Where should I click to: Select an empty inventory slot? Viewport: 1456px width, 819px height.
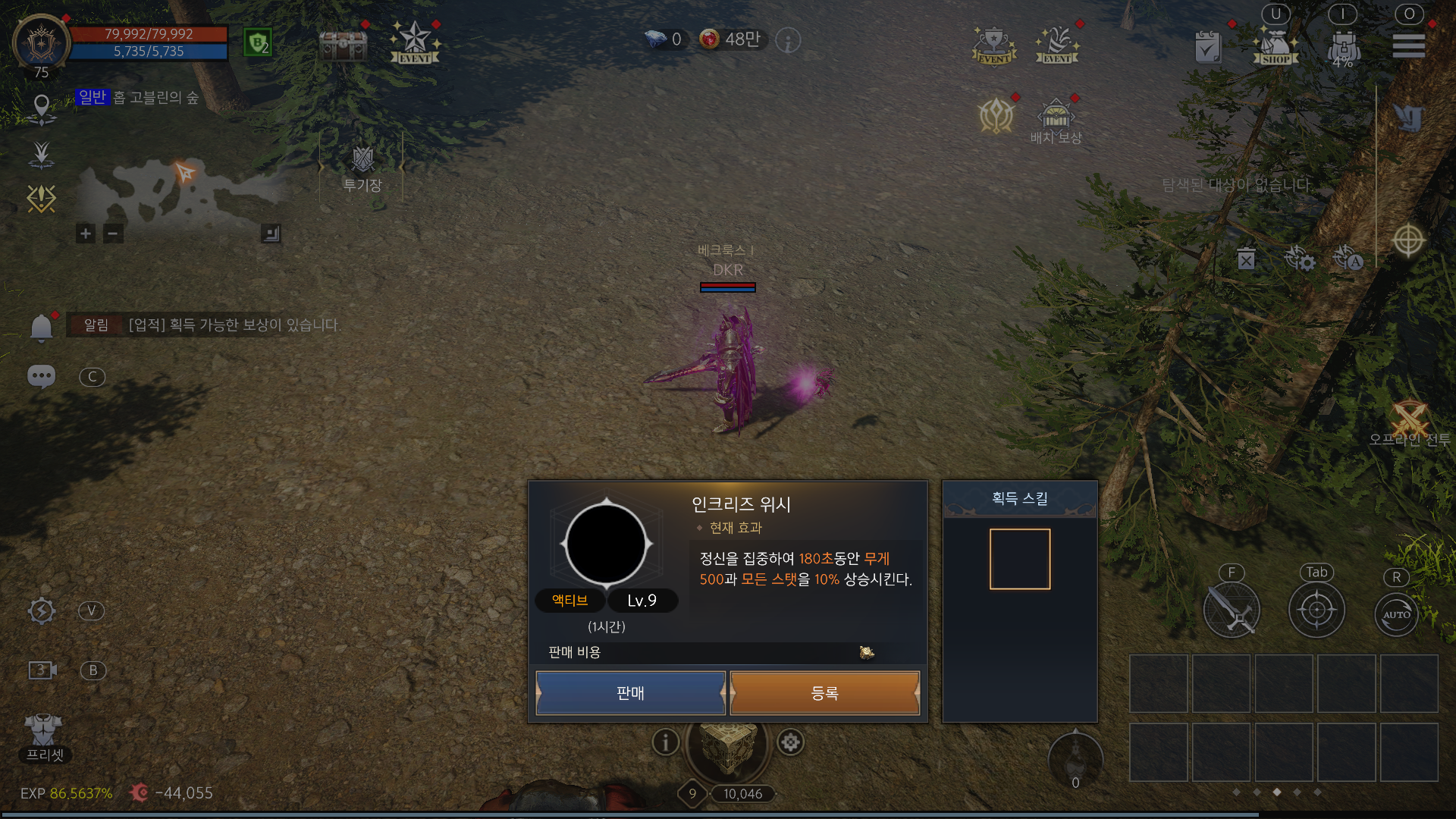[1159, 683]
